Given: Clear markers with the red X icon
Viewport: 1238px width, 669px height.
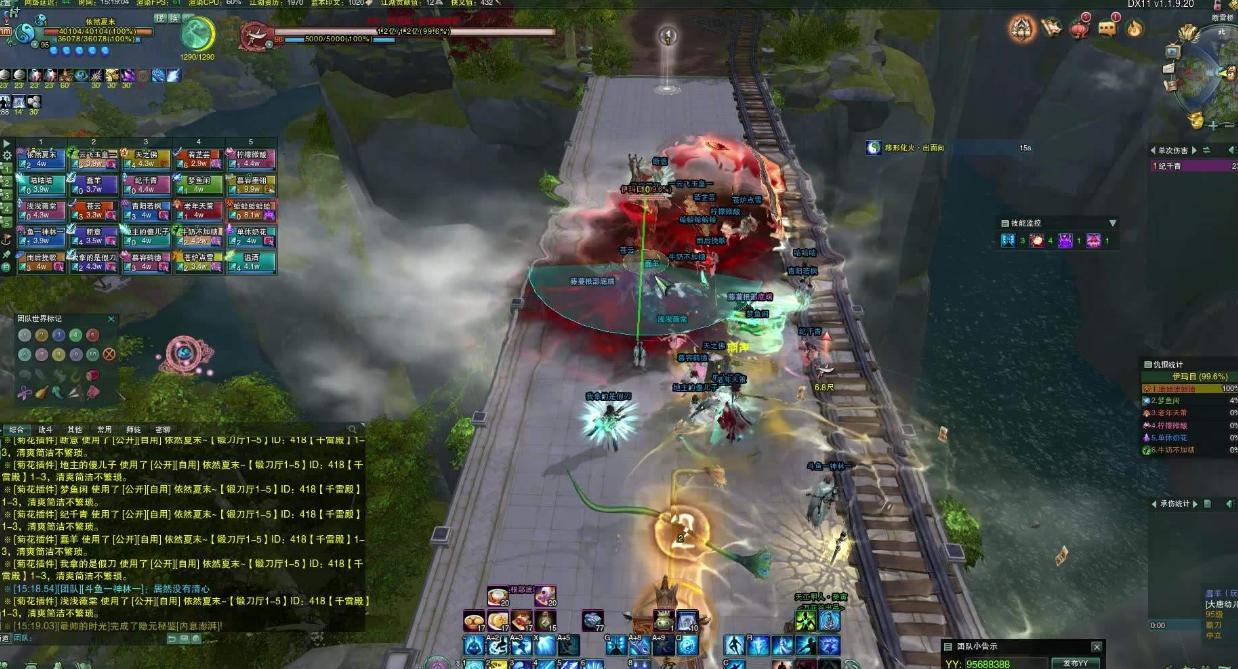Looking at the screenshot, I should 109,353.
